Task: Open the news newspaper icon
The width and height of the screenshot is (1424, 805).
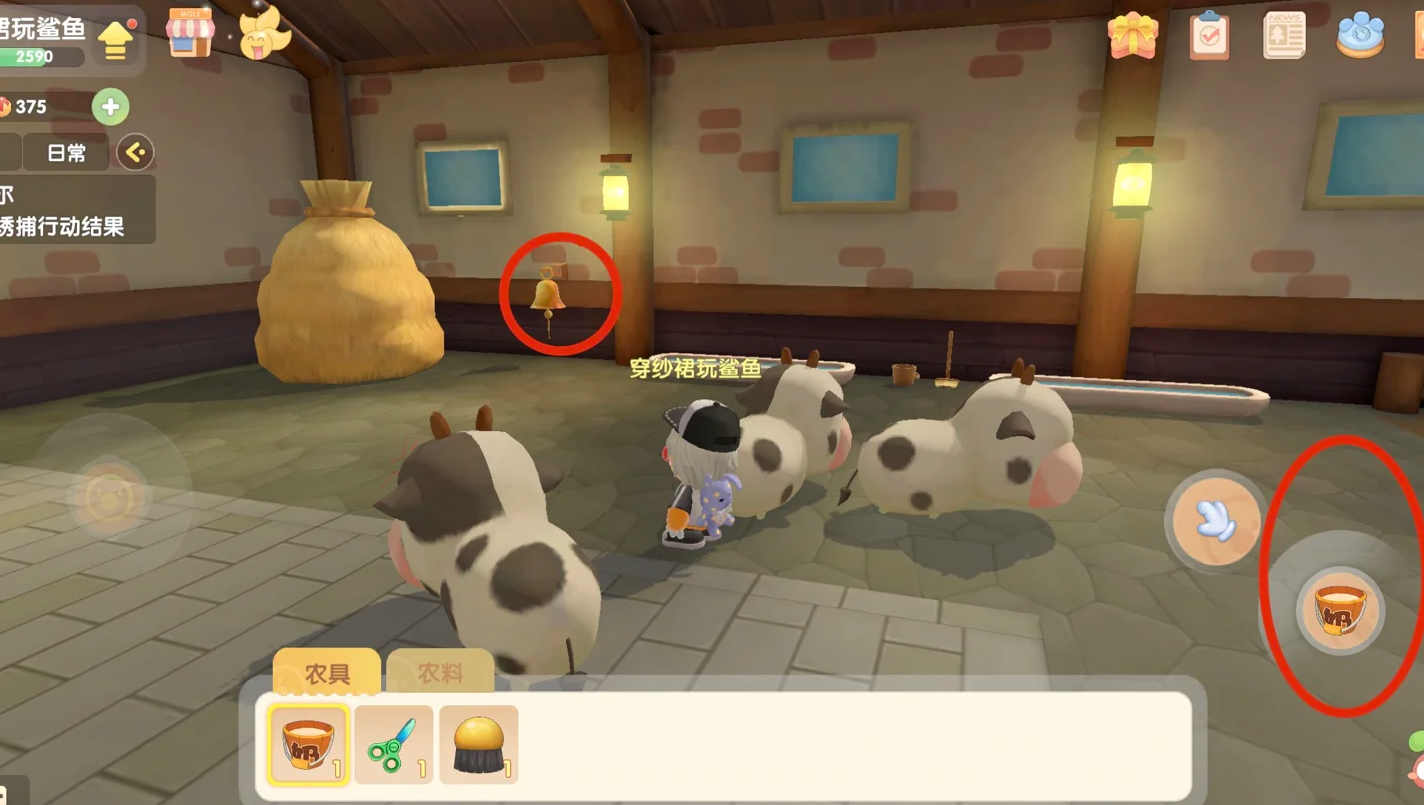Action: (1284, 35)
